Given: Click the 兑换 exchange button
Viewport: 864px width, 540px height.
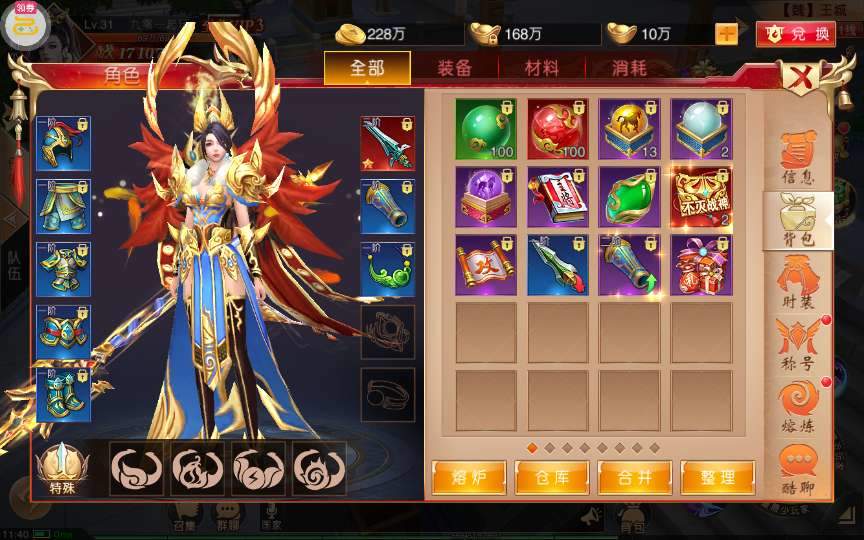Looking at the screenshot, I should (x=796, y=33).
